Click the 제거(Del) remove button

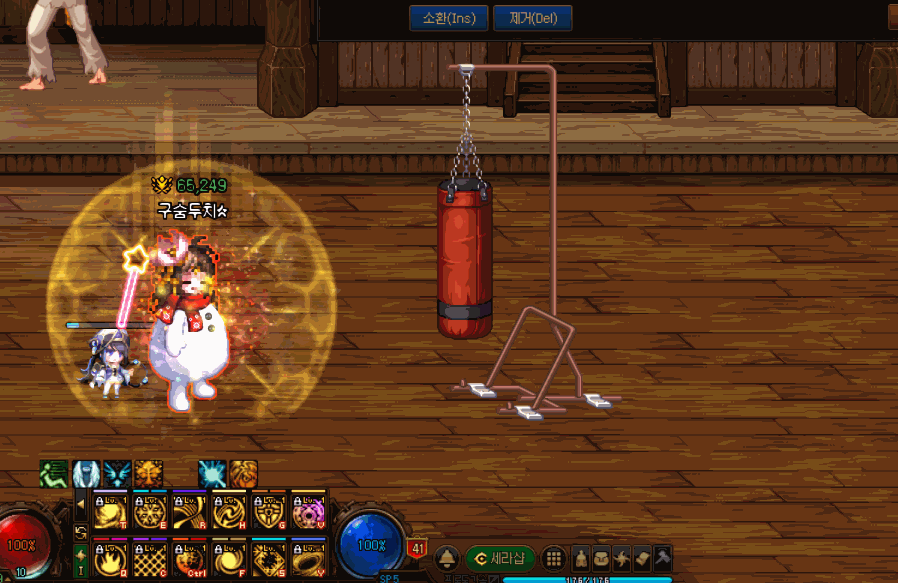tap(533, 18)
